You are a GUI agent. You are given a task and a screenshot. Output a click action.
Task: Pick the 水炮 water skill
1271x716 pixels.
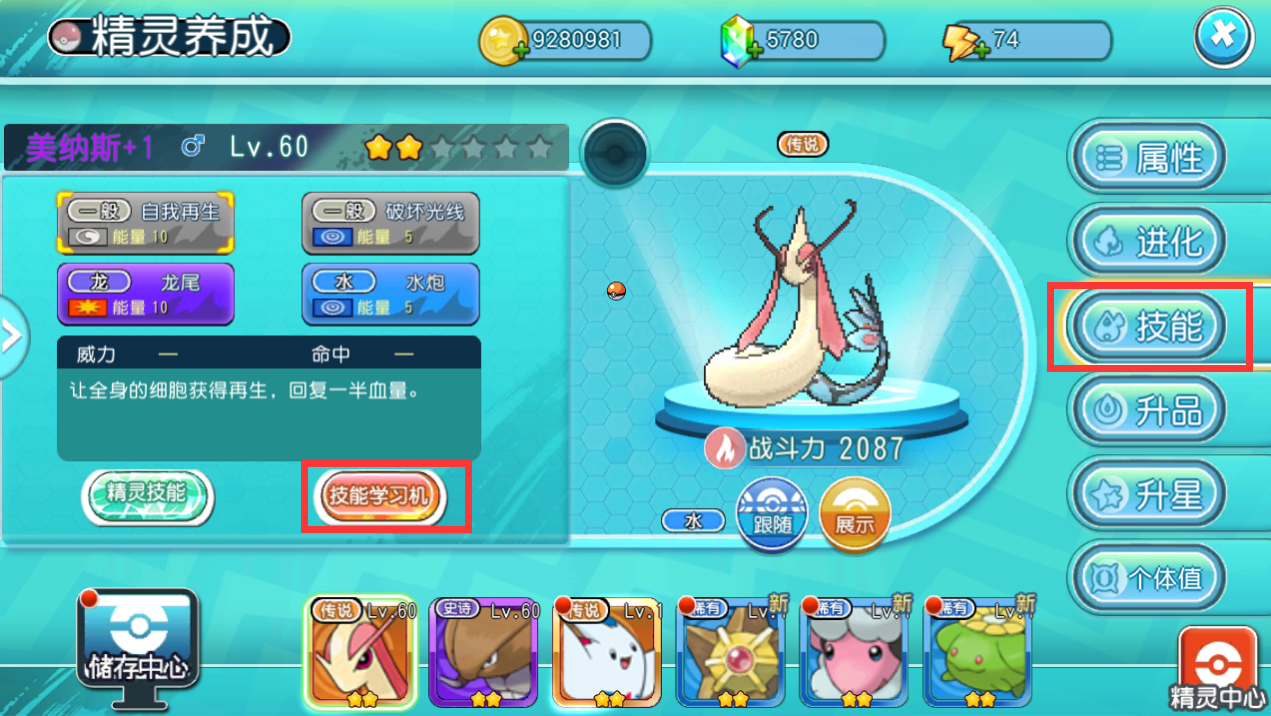pos(390,294)
